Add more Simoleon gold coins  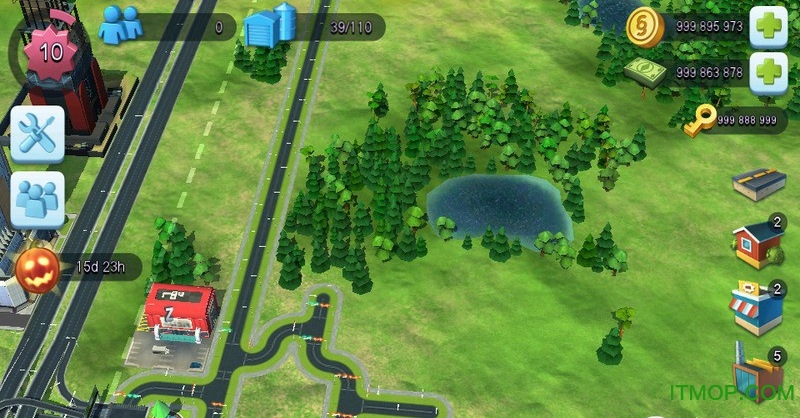coord(769,26)
